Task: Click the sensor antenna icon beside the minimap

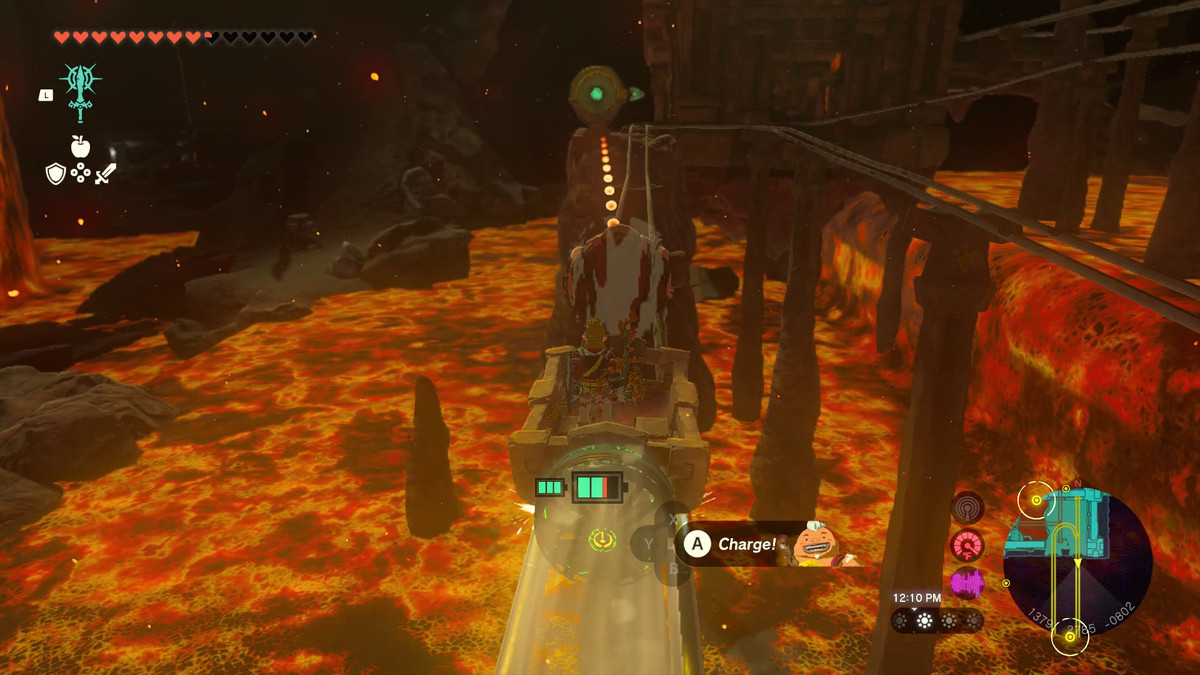Action: [x=967, y=508]
